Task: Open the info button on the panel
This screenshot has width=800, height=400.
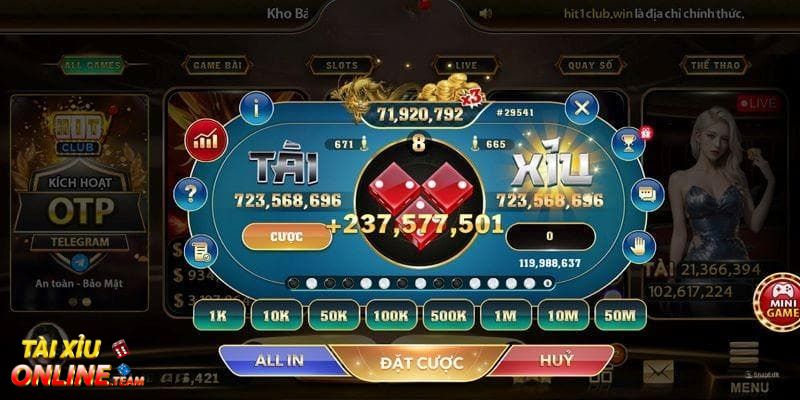Action: coord(259,107)
